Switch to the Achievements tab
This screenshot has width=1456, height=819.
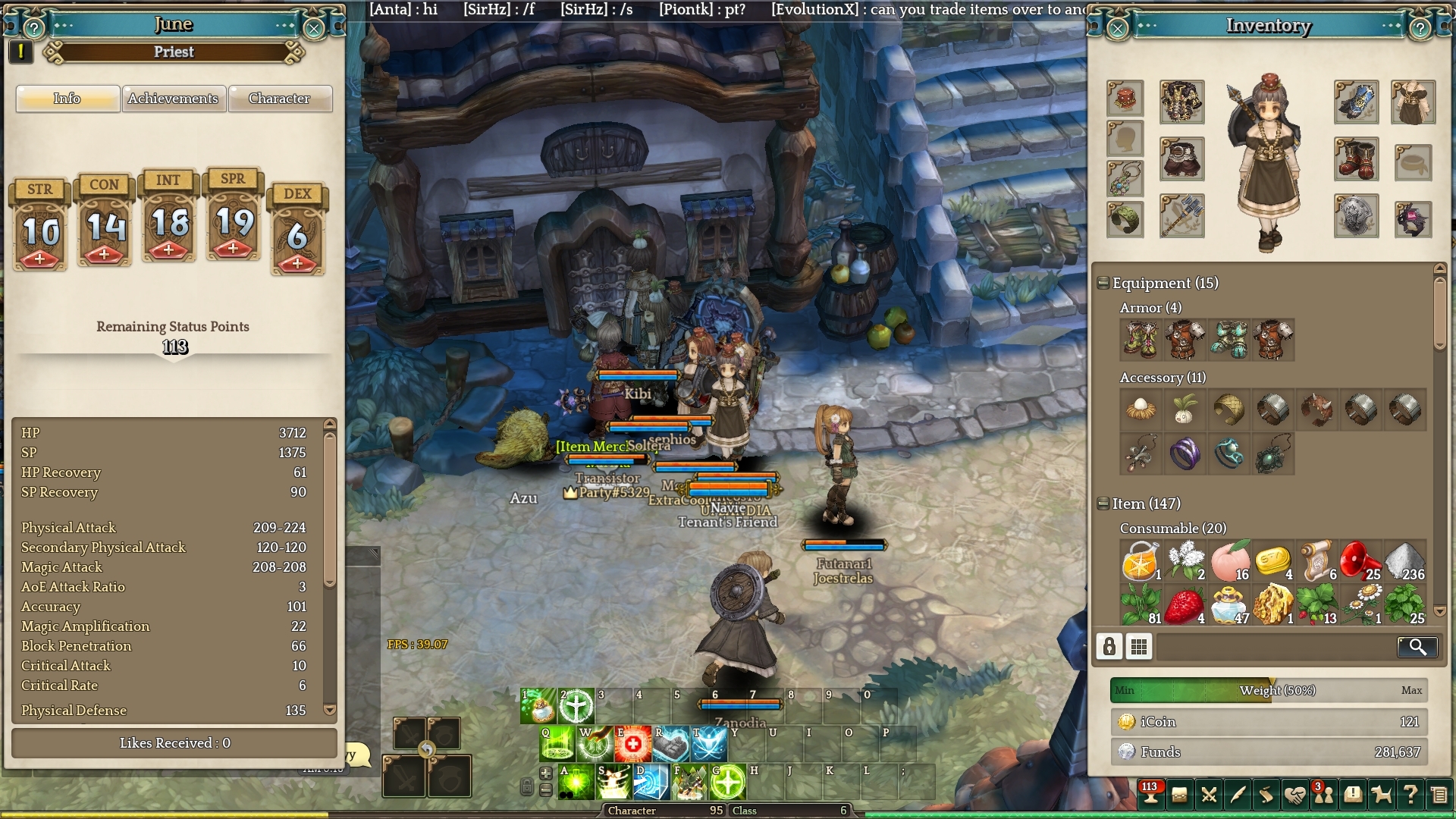173,99
